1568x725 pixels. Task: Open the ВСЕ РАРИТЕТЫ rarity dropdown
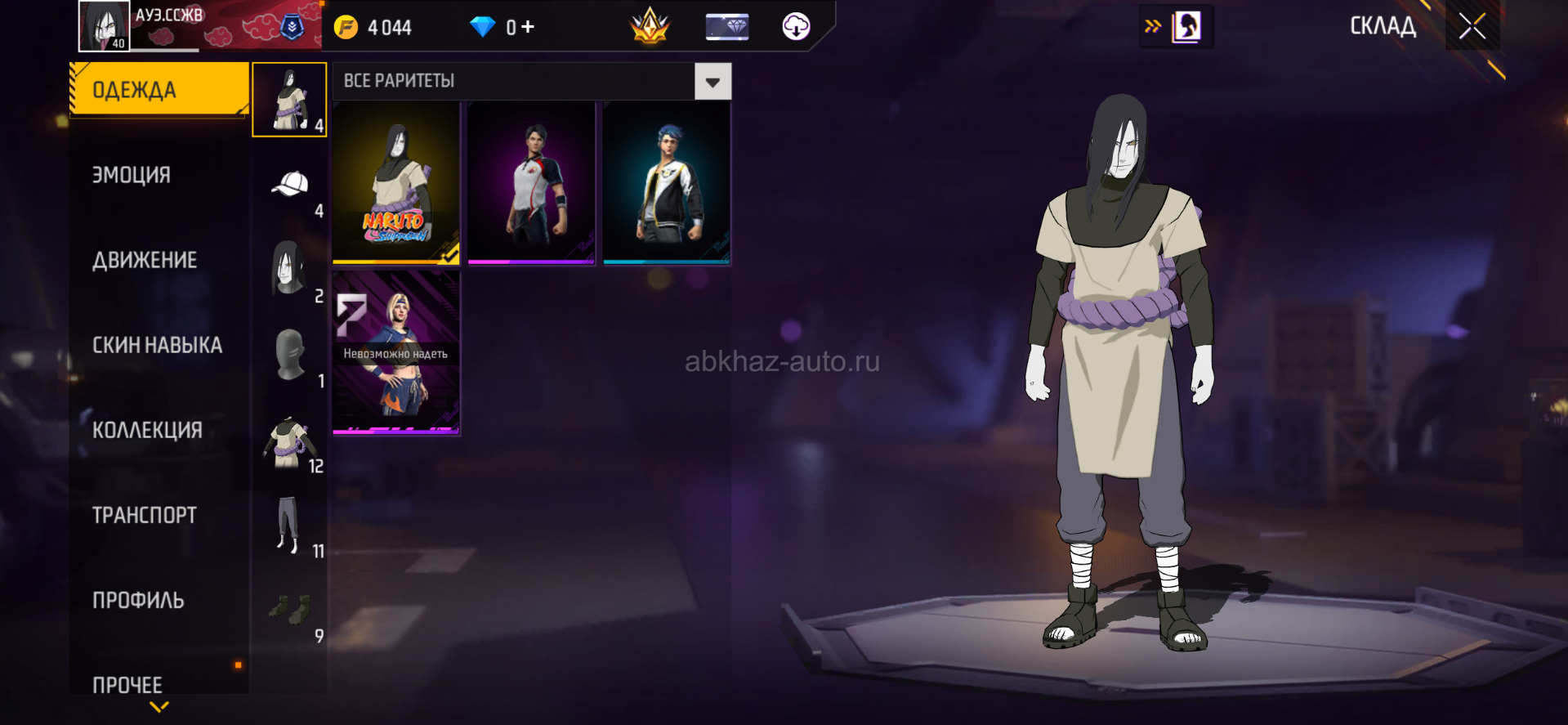713,82
